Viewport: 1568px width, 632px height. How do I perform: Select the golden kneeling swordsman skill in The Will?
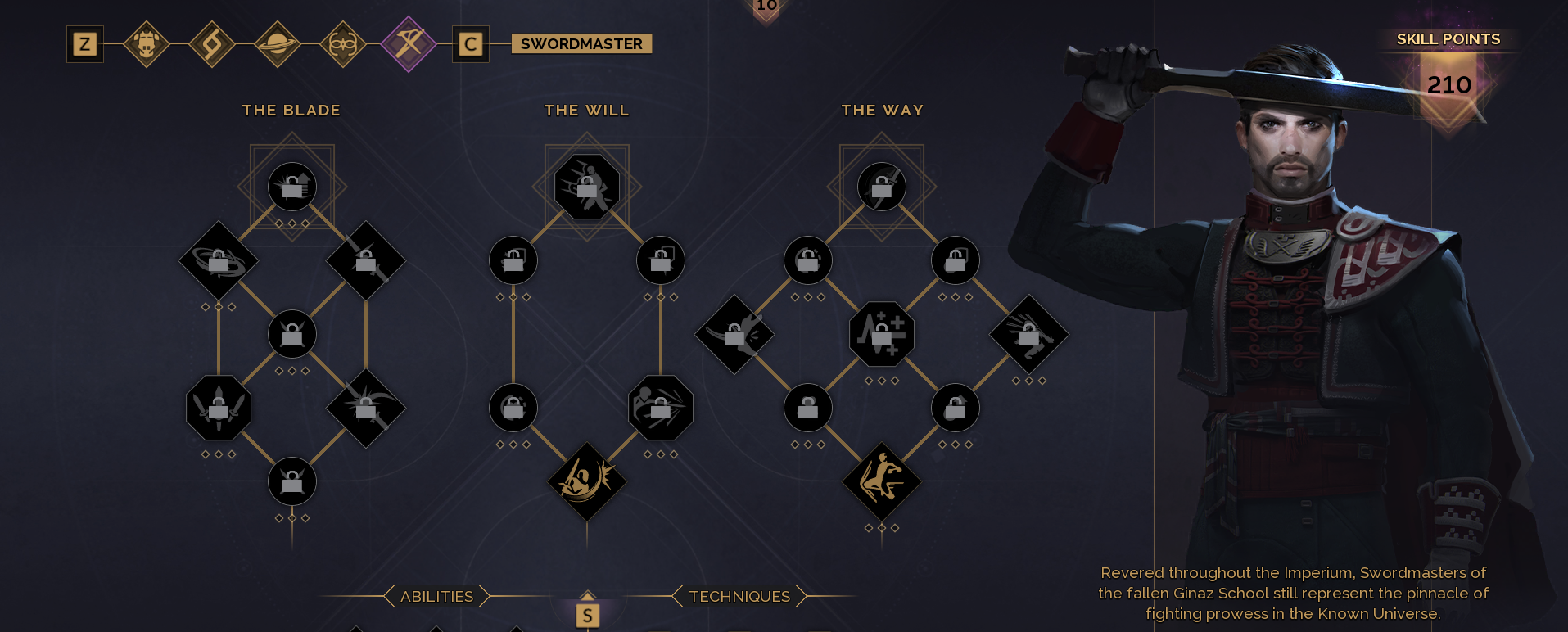pos(587,481)
